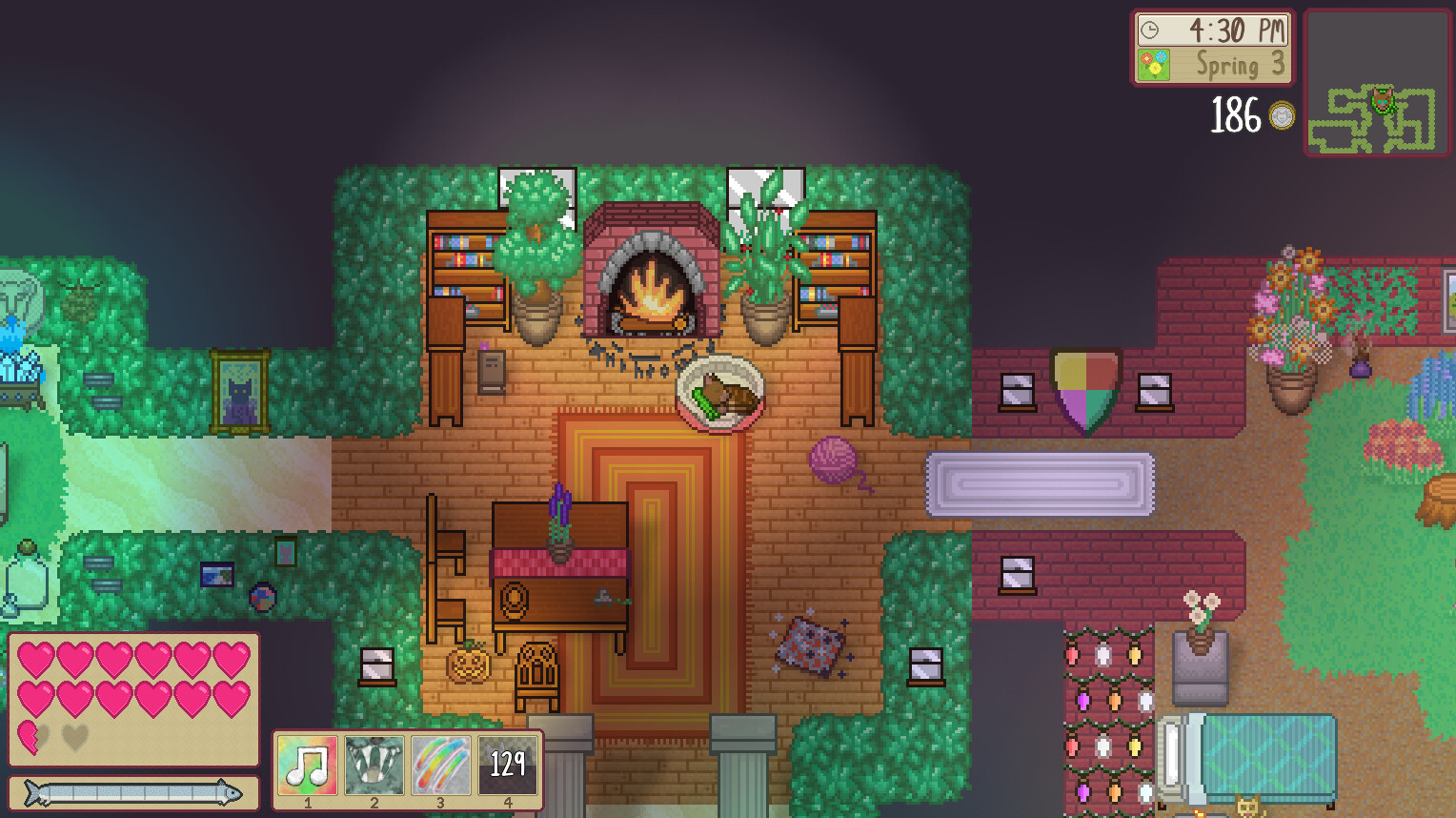The width and height of the screenshot is (1456, 818).
Task: Select the music box in hotbar slot 1
Action: (305, 765)
